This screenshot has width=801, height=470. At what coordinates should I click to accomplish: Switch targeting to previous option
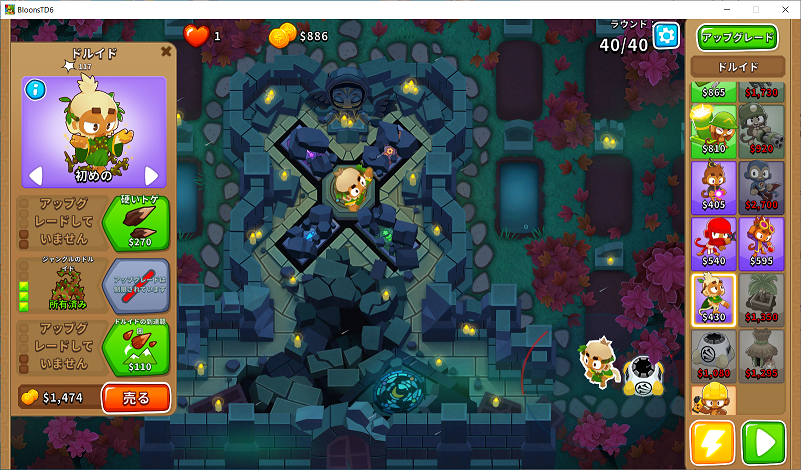(x=35, y=176)
